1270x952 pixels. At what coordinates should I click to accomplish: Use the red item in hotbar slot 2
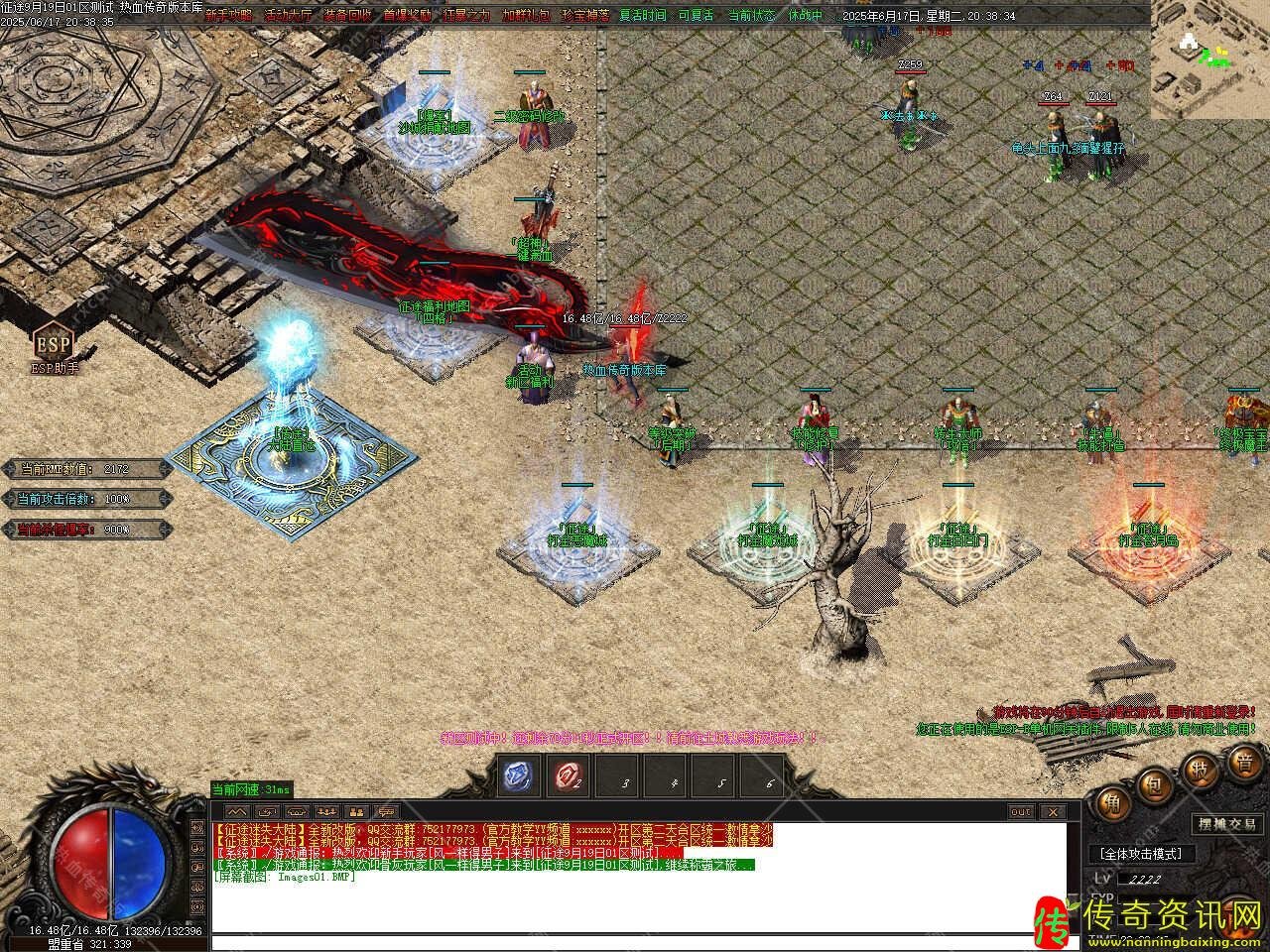567,776
